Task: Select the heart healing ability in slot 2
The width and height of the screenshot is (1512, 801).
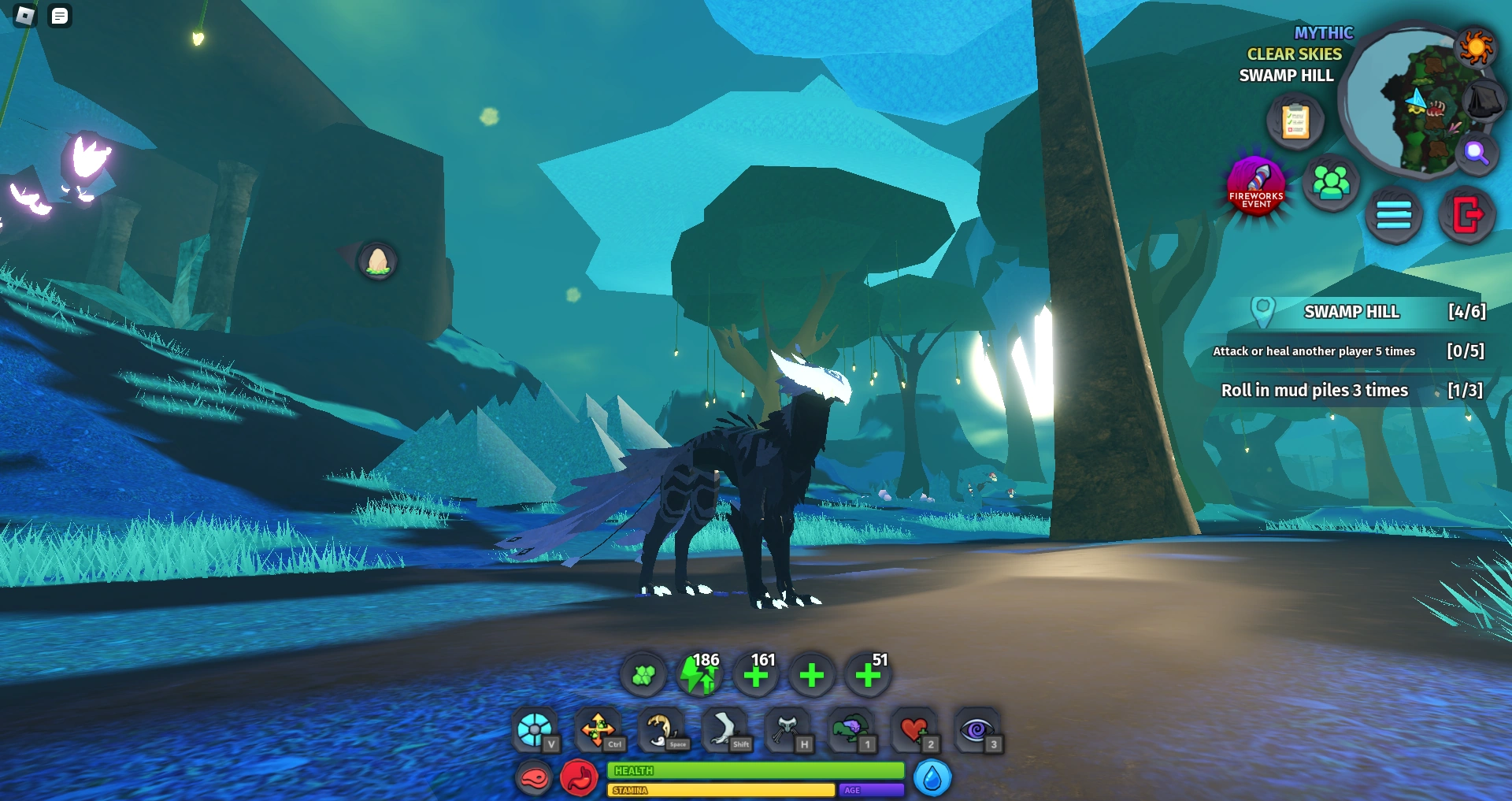Action: pyautogui.click(x=913, y=731)
